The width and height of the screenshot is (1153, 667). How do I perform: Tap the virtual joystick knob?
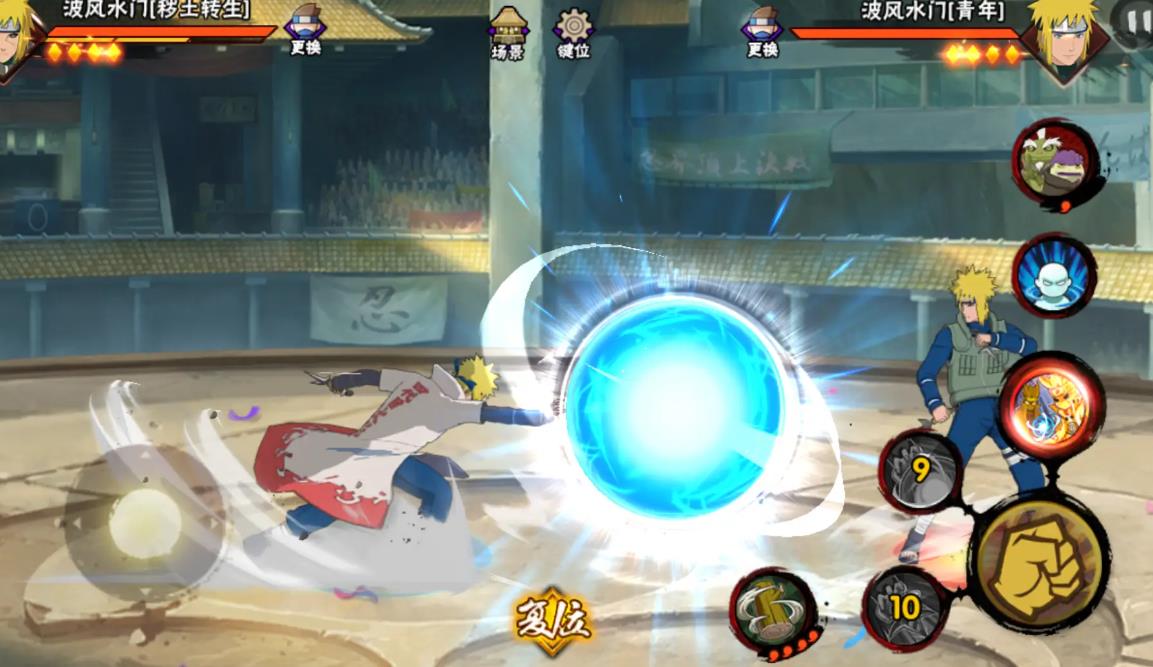145,522
